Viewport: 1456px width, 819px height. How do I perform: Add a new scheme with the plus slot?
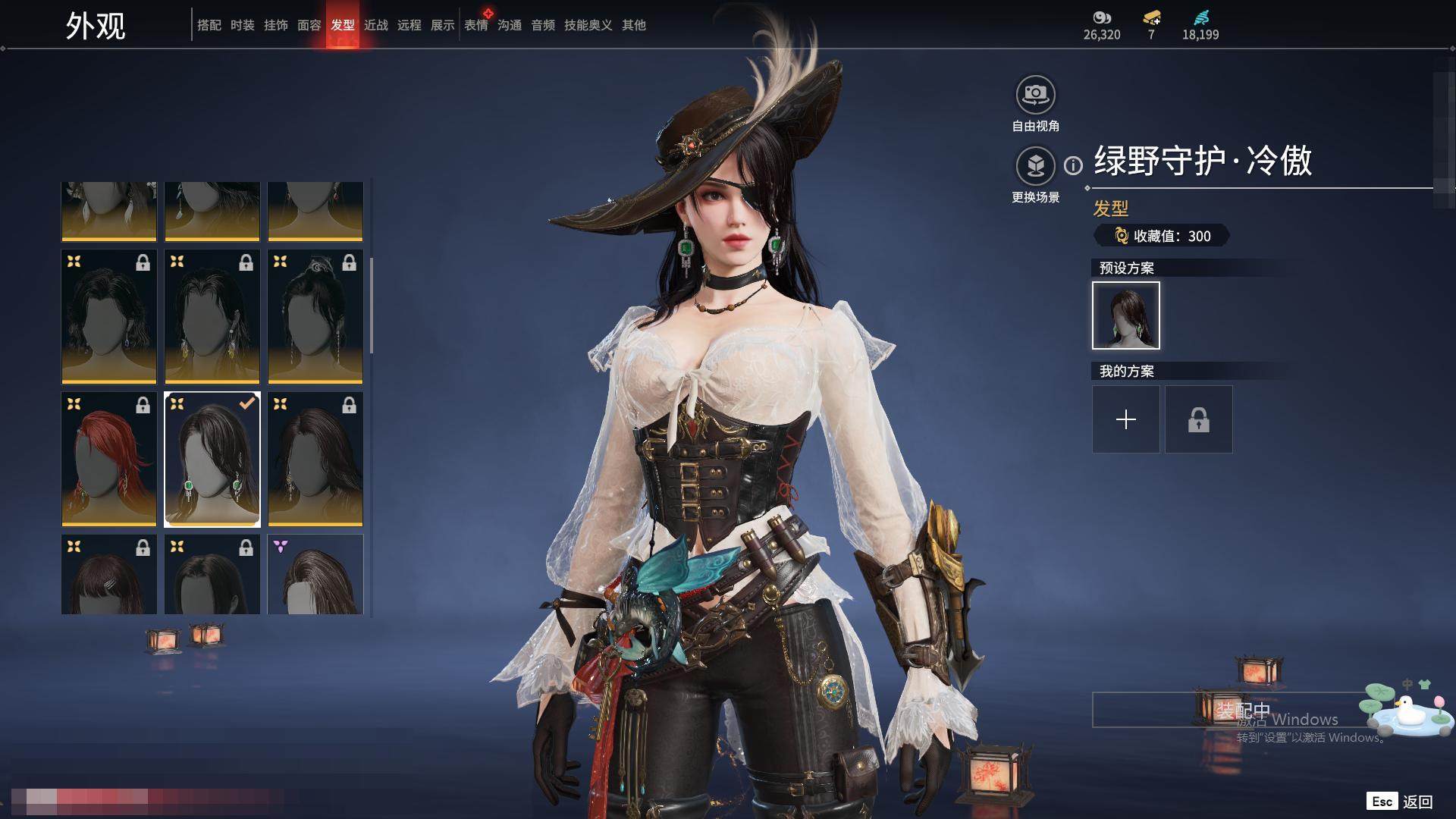pos(1125,419)
